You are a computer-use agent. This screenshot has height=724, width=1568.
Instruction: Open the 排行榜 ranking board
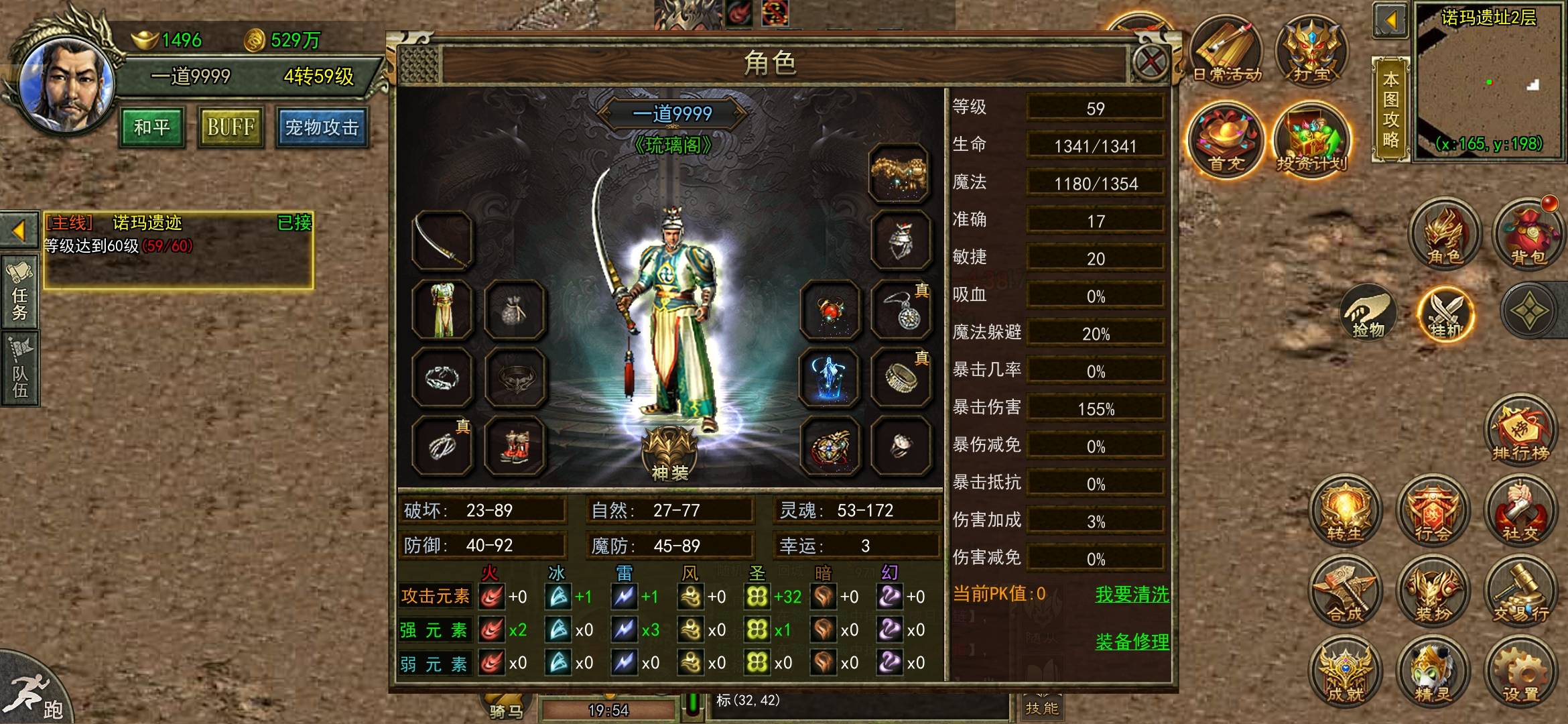(x=1520, y=432)
